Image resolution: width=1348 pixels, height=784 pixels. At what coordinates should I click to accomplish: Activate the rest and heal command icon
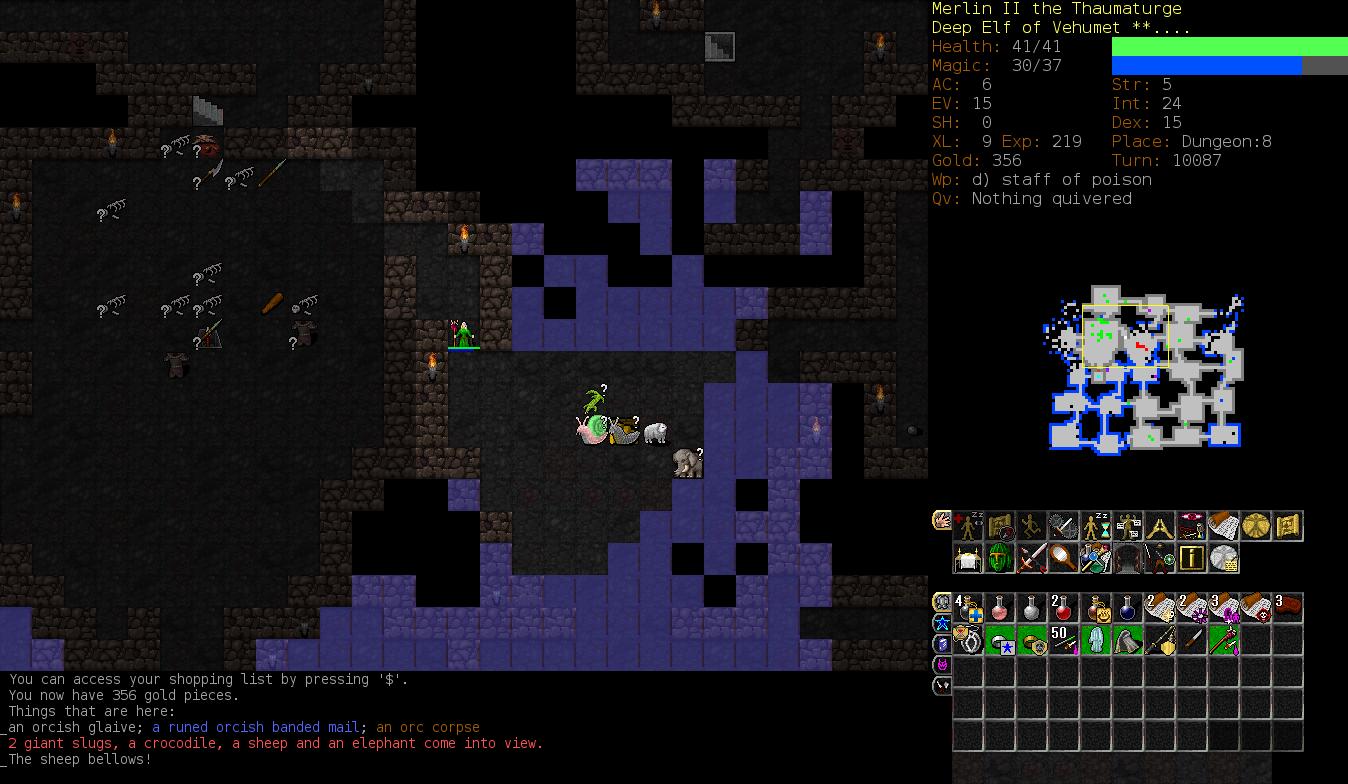point(968,526)
